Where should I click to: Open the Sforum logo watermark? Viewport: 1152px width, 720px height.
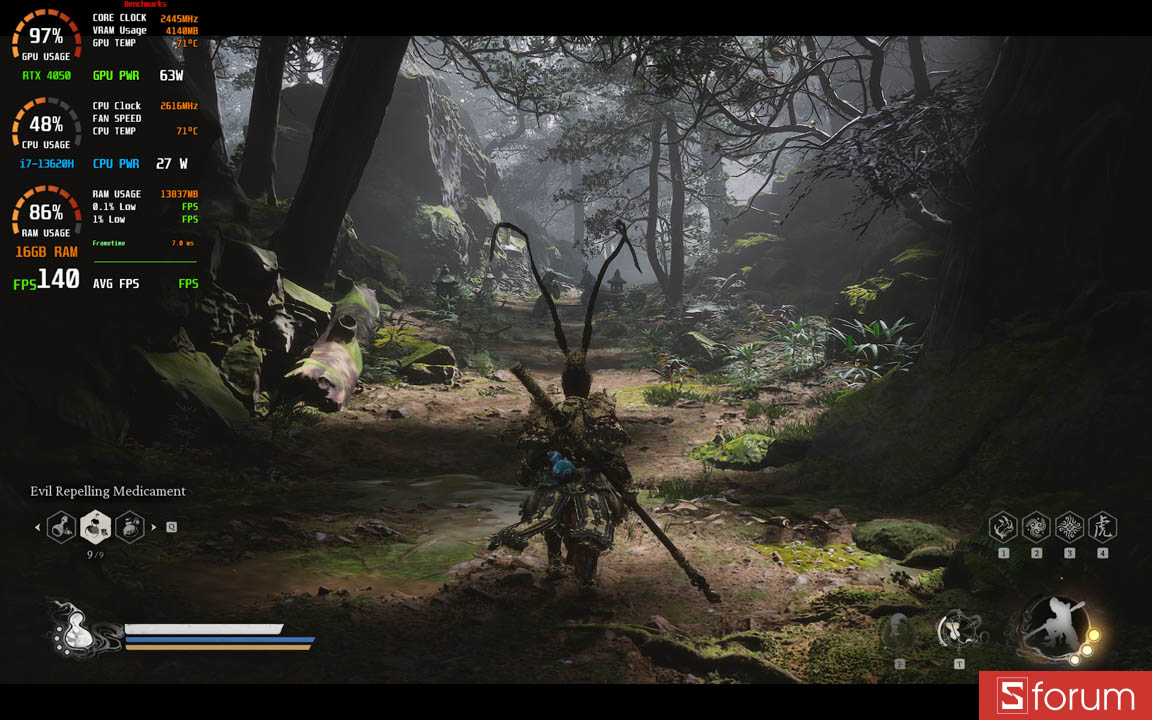click(x=1065, y=696)
